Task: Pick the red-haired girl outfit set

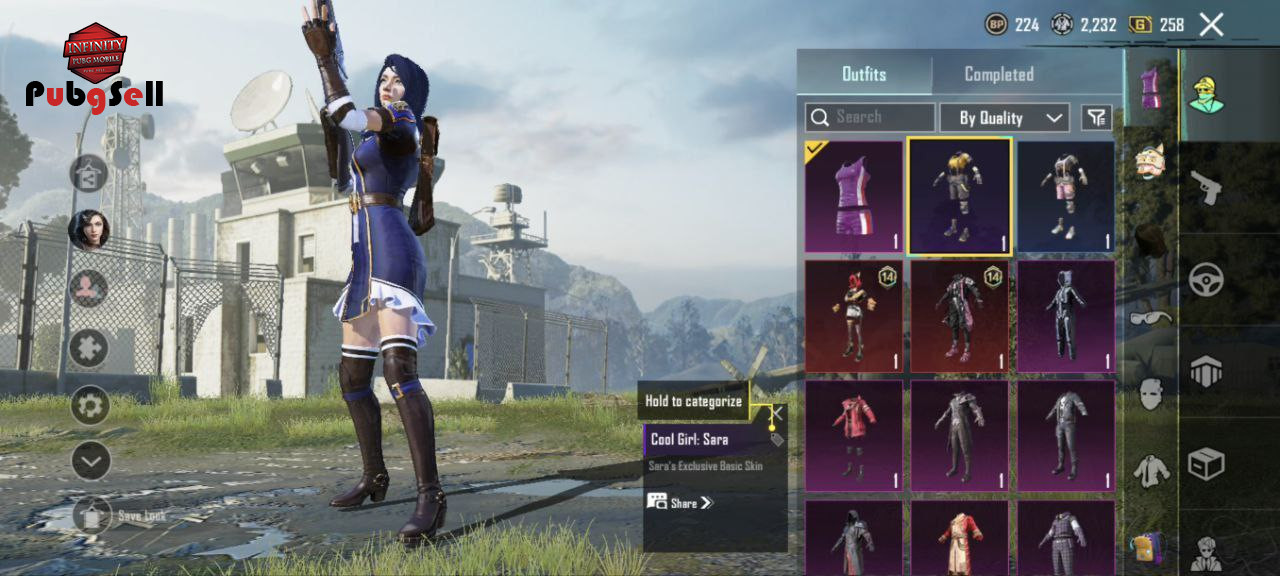Action: pos(854,316)
